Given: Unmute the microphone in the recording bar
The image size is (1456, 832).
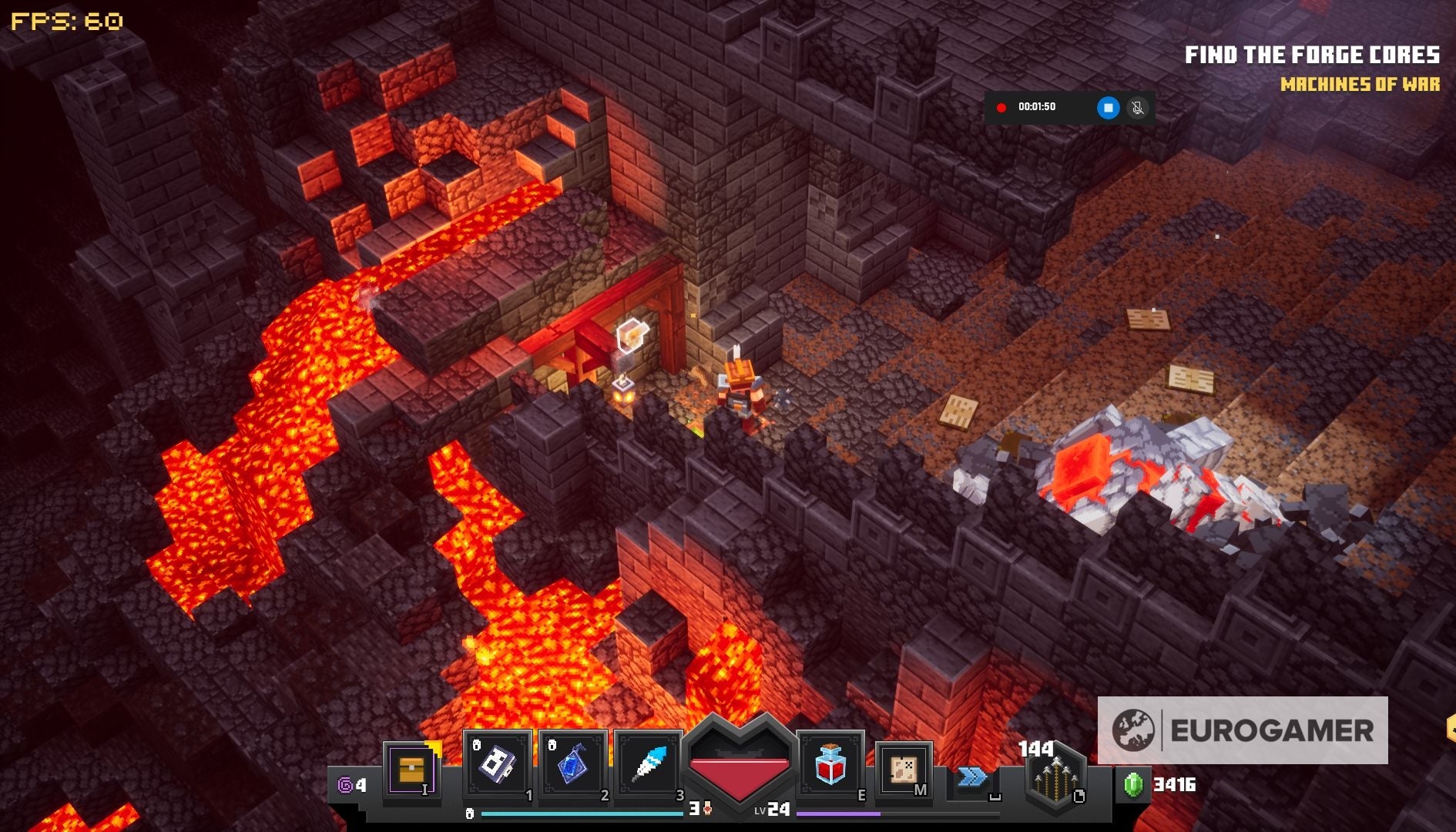Looking at the screenshot, I should (1136, 108).
